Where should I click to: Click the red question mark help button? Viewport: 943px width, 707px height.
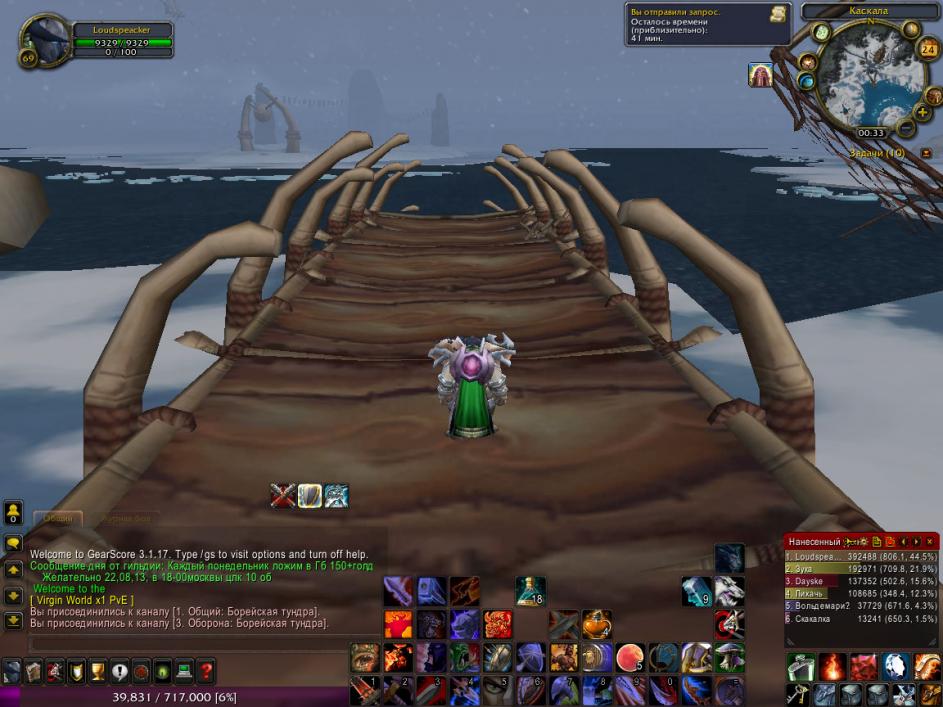coord(206,671)
